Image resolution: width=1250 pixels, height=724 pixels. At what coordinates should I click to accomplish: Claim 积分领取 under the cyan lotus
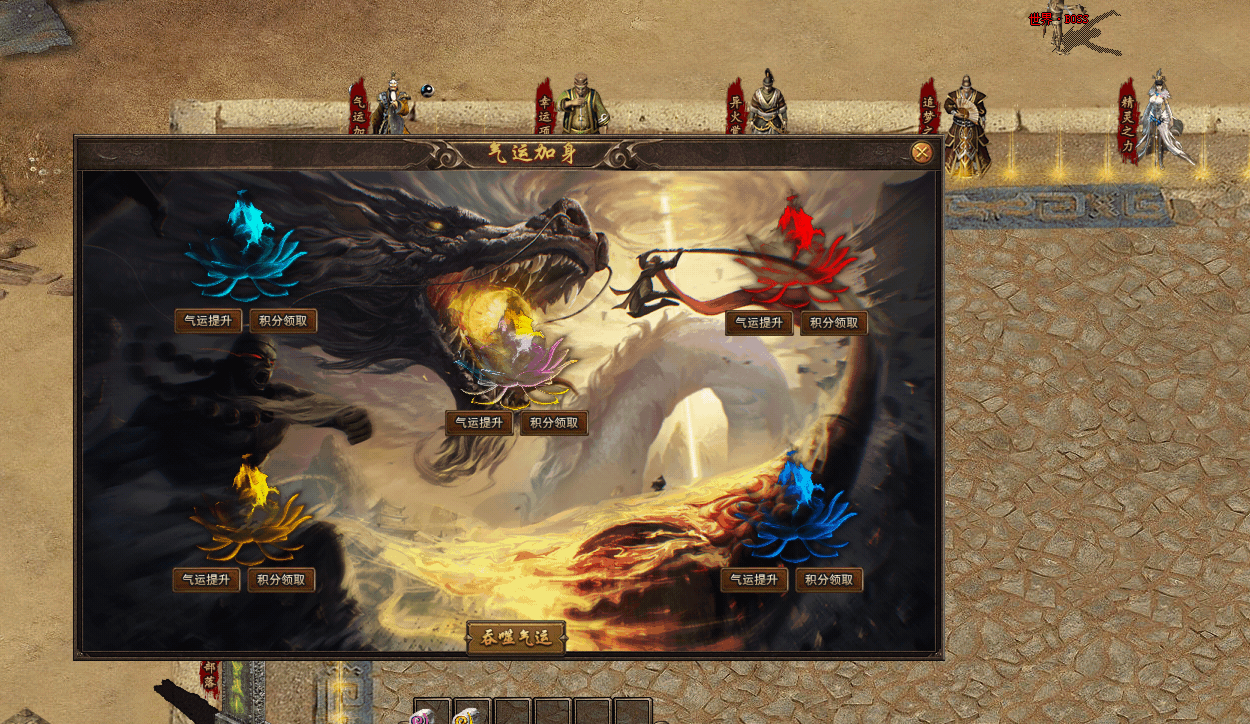[283, 321]
